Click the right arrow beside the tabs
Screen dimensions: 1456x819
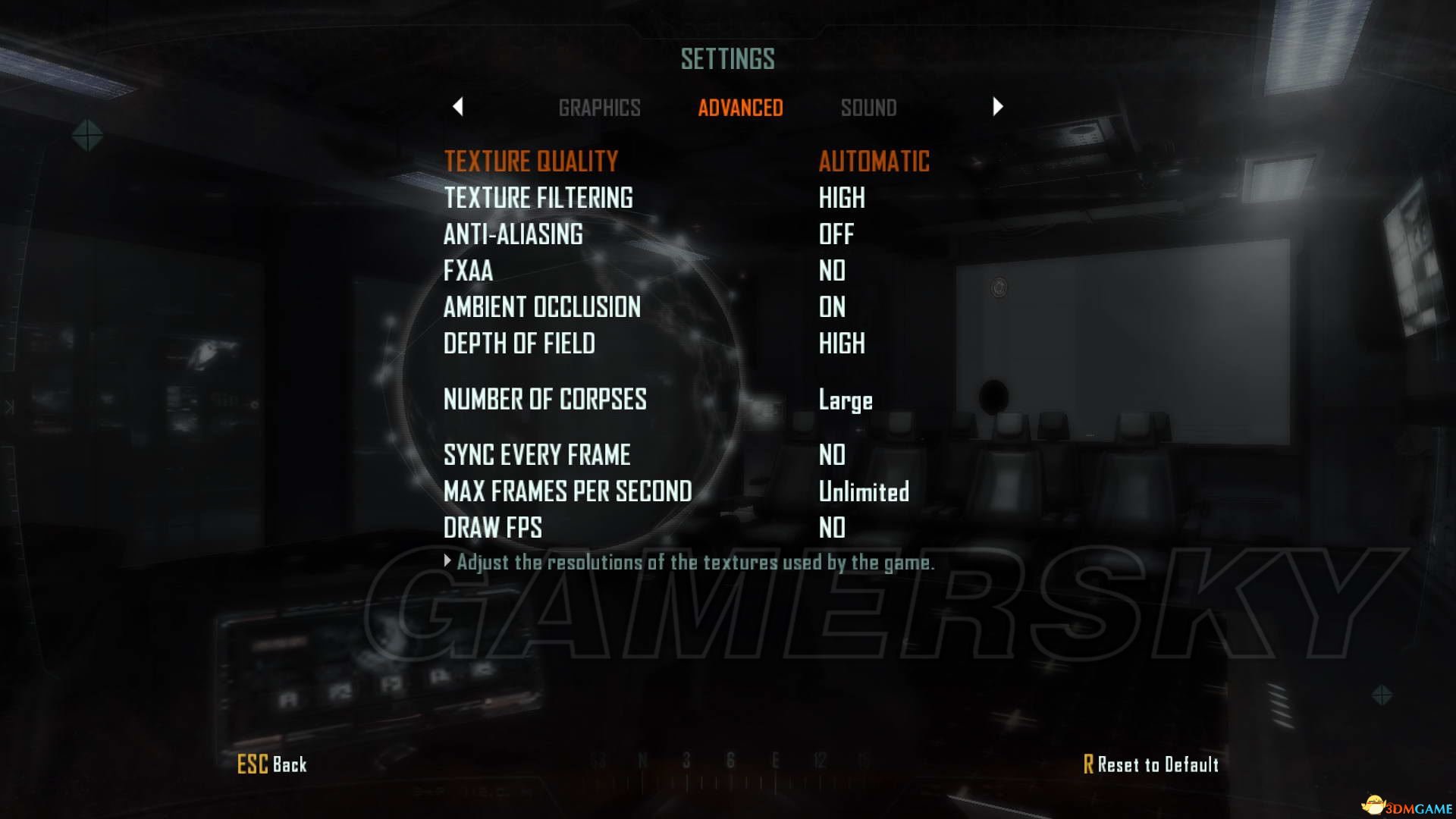[997, 107]
